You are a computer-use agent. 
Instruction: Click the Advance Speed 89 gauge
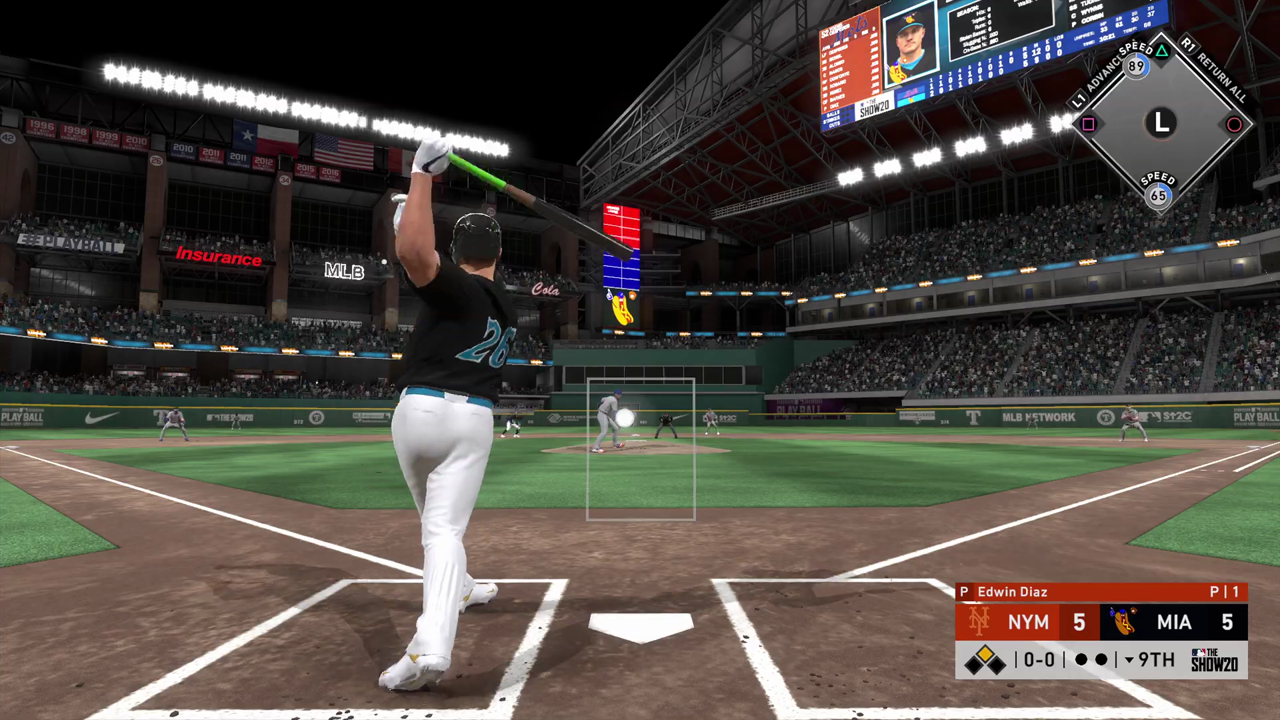[x=1135, y=66]
